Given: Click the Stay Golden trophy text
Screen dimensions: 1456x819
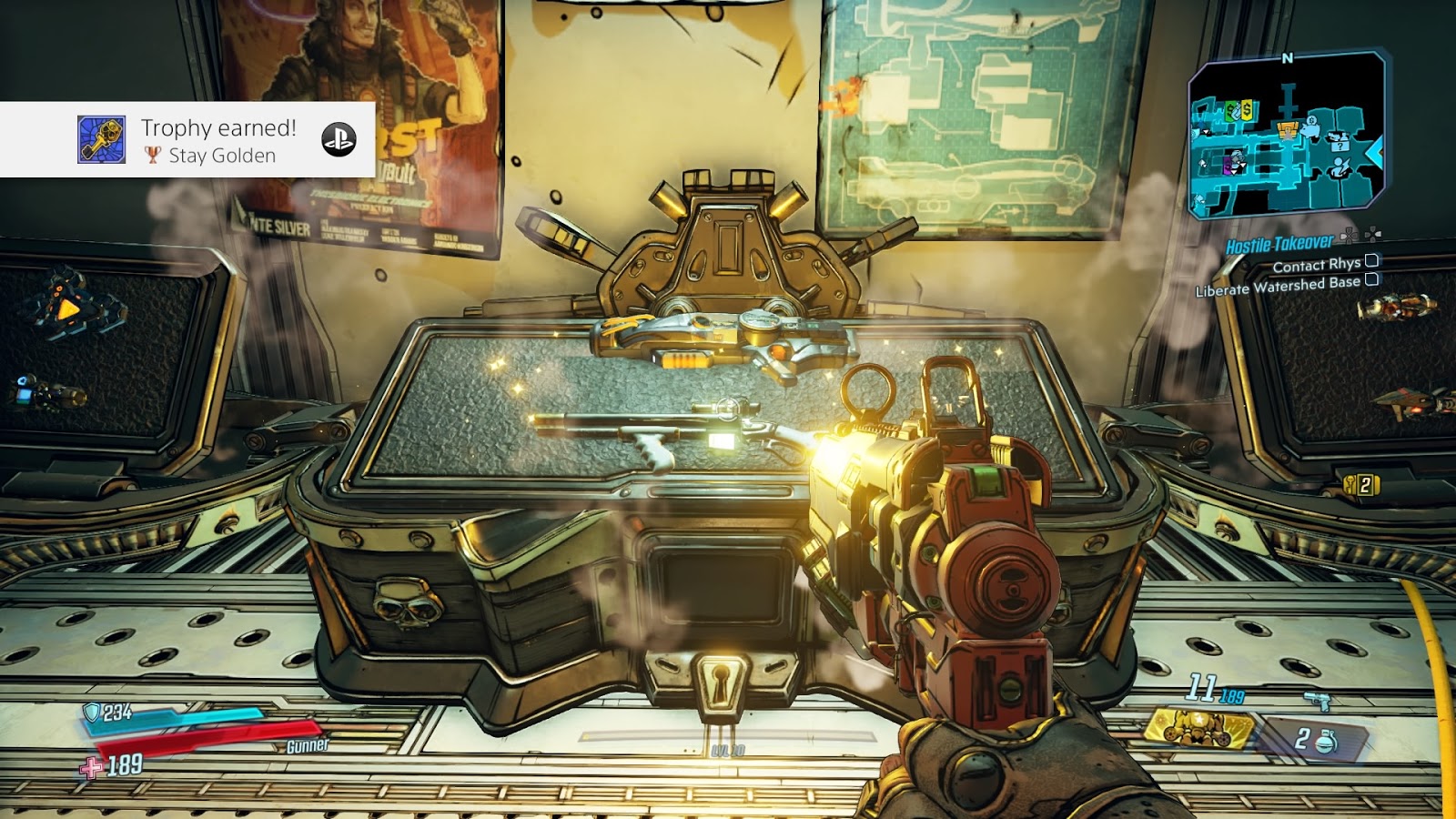Looking at the screenshot, I should (221, 157).
